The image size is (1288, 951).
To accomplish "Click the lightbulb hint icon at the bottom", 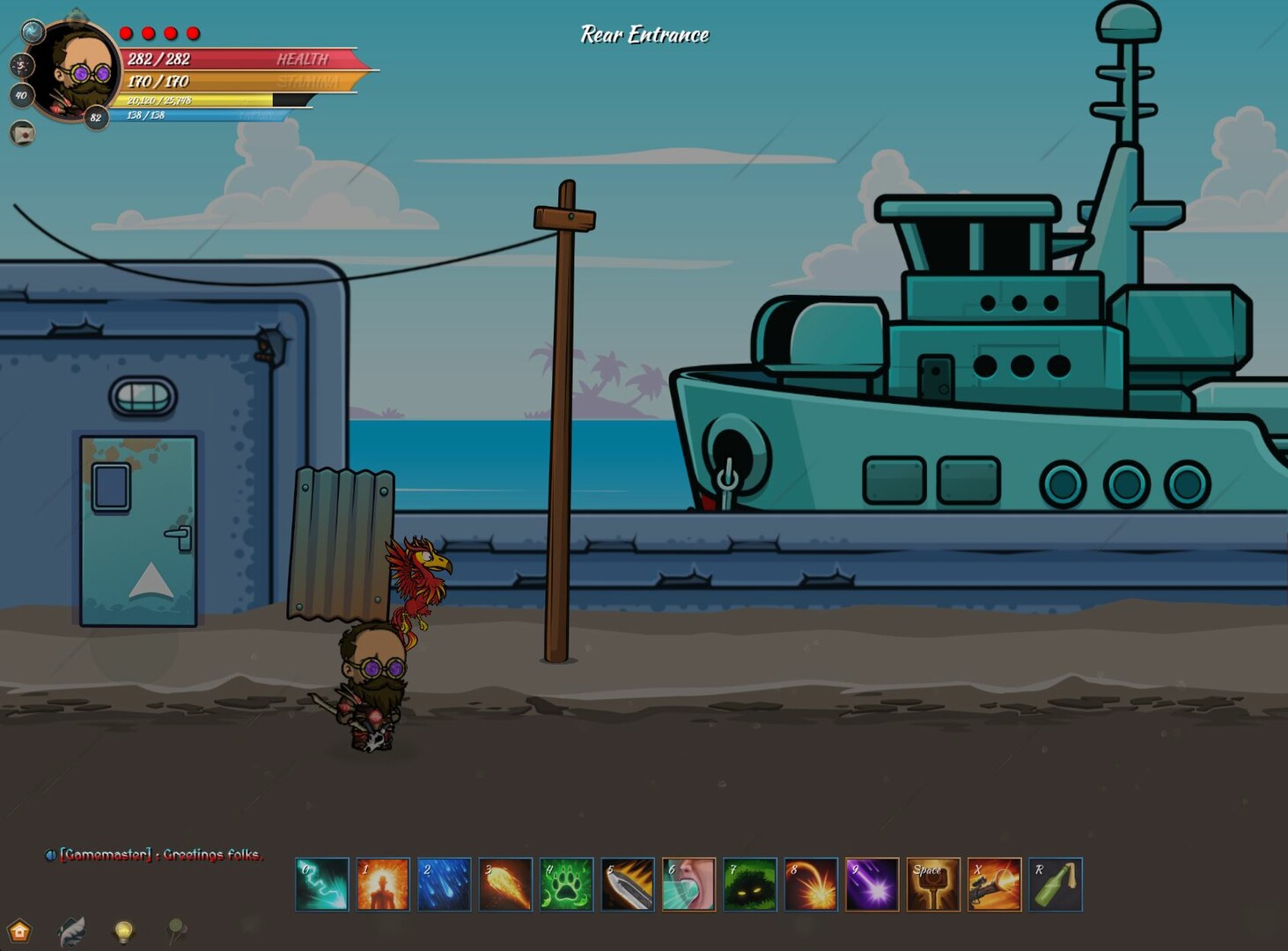I will pos(122,932).
